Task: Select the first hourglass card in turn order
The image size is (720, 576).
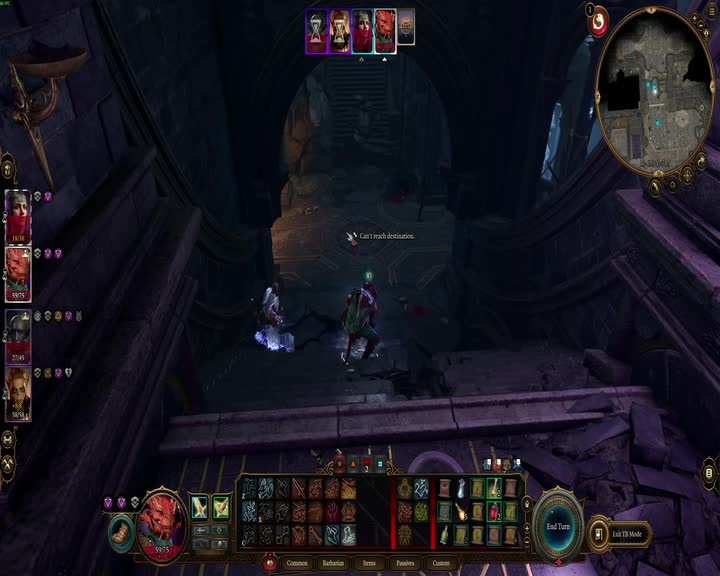Action: [x=317, y=30]
